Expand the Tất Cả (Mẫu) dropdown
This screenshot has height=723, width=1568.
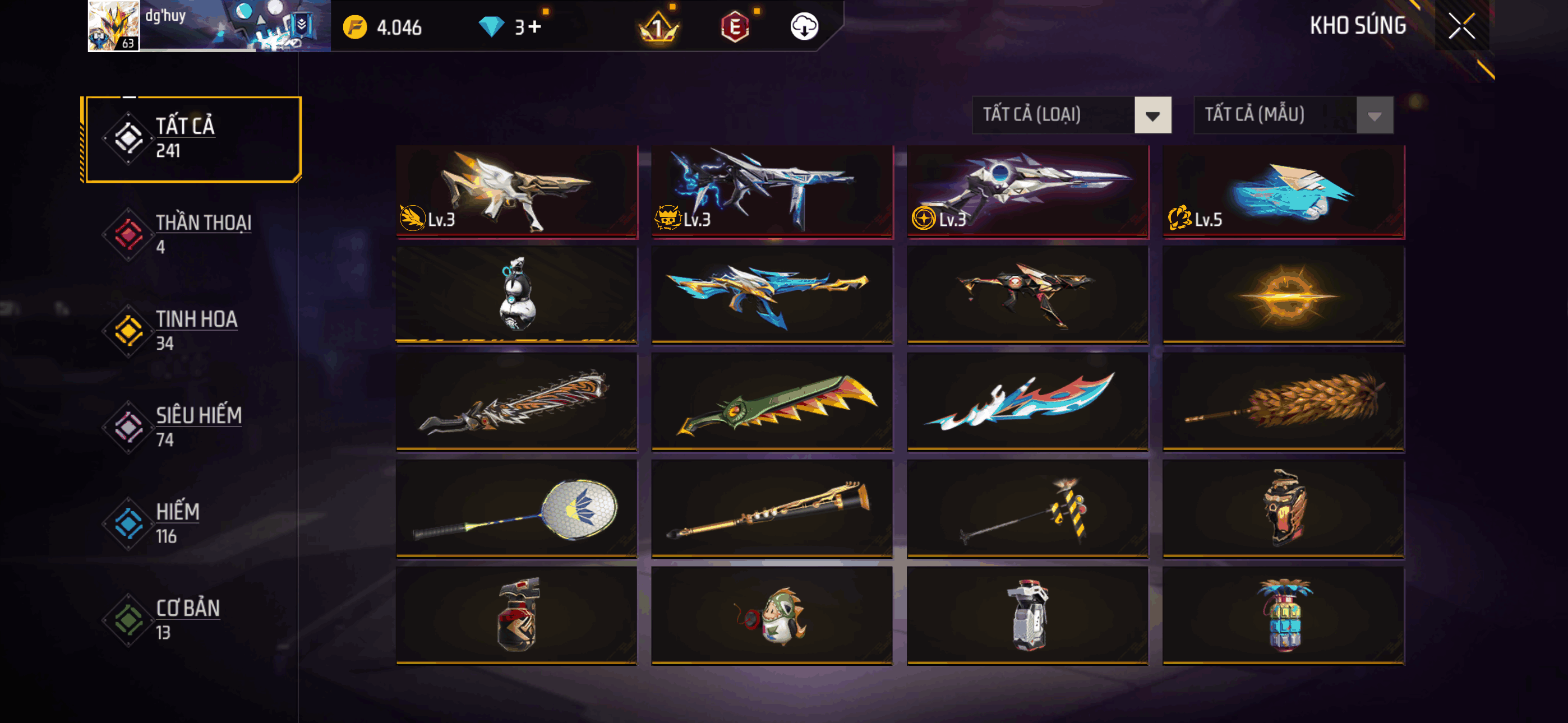pyautogui.click(x=1293, y=114)
